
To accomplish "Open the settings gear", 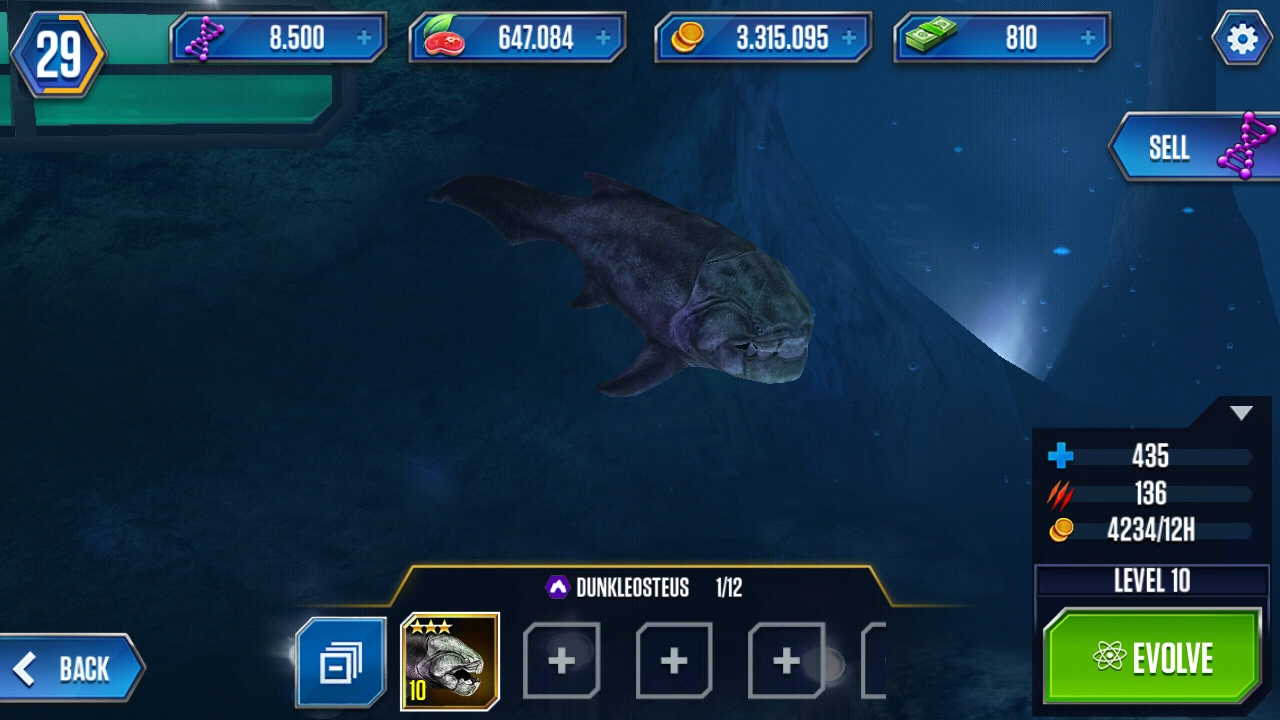I will click(x=1242, y=38).
